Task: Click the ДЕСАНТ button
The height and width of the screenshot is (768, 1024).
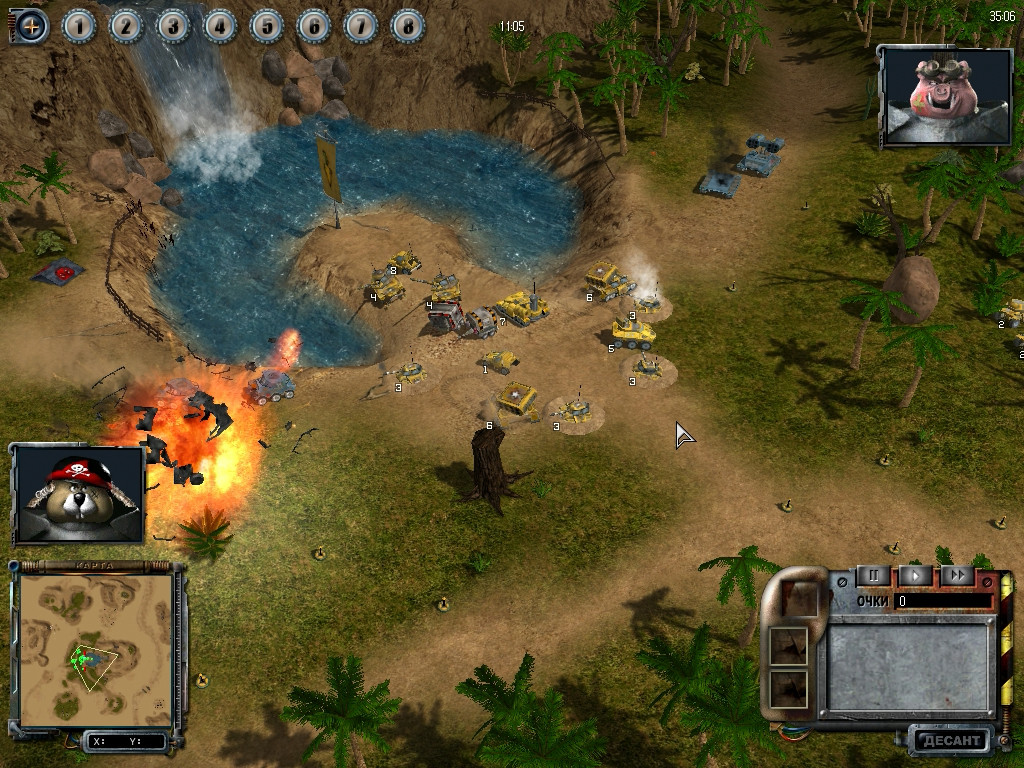Action: tap(949, 741)
